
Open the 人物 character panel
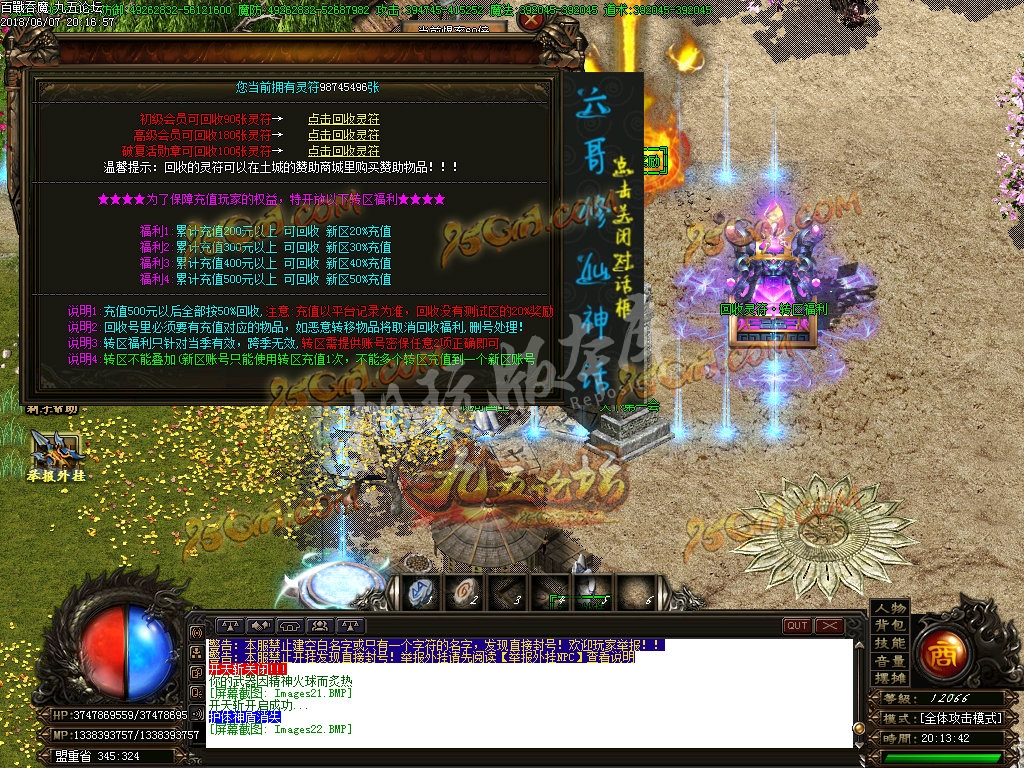coord(889,609)
